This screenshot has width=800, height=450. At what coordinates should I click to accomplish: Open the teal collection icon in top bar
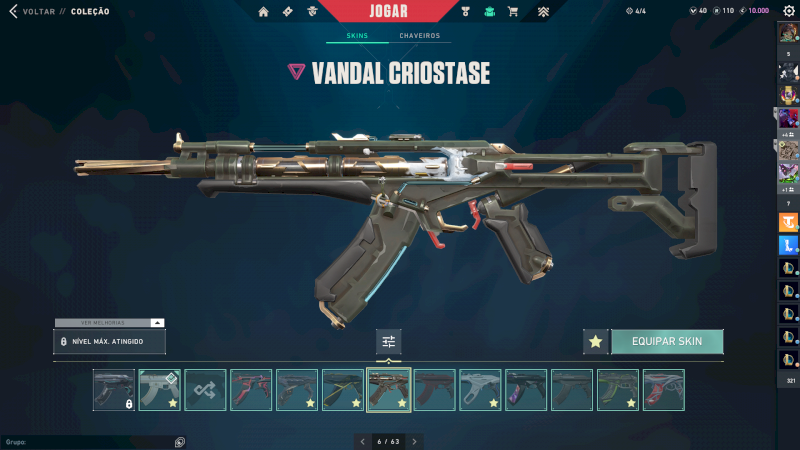click(489, 12)
